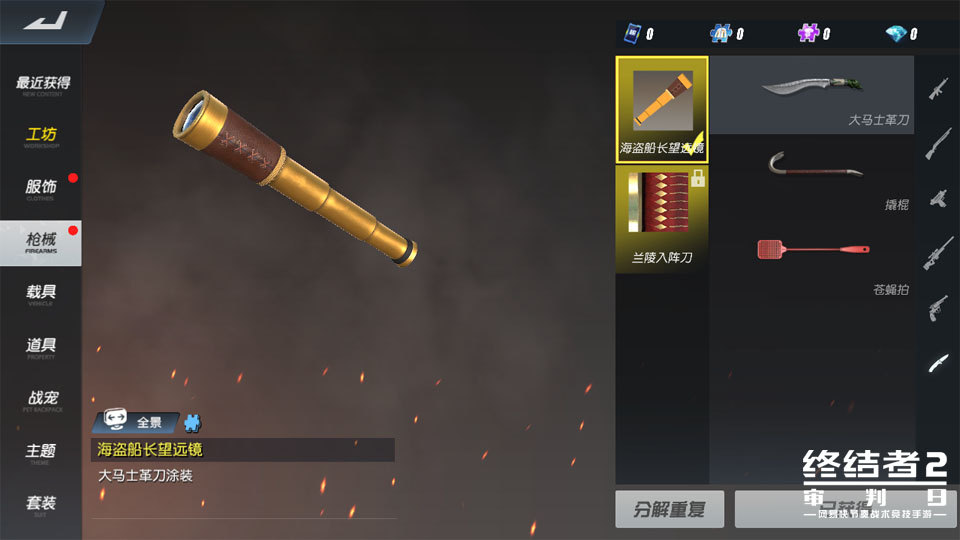Open the sniper rifle weapon category

point(938,250)
